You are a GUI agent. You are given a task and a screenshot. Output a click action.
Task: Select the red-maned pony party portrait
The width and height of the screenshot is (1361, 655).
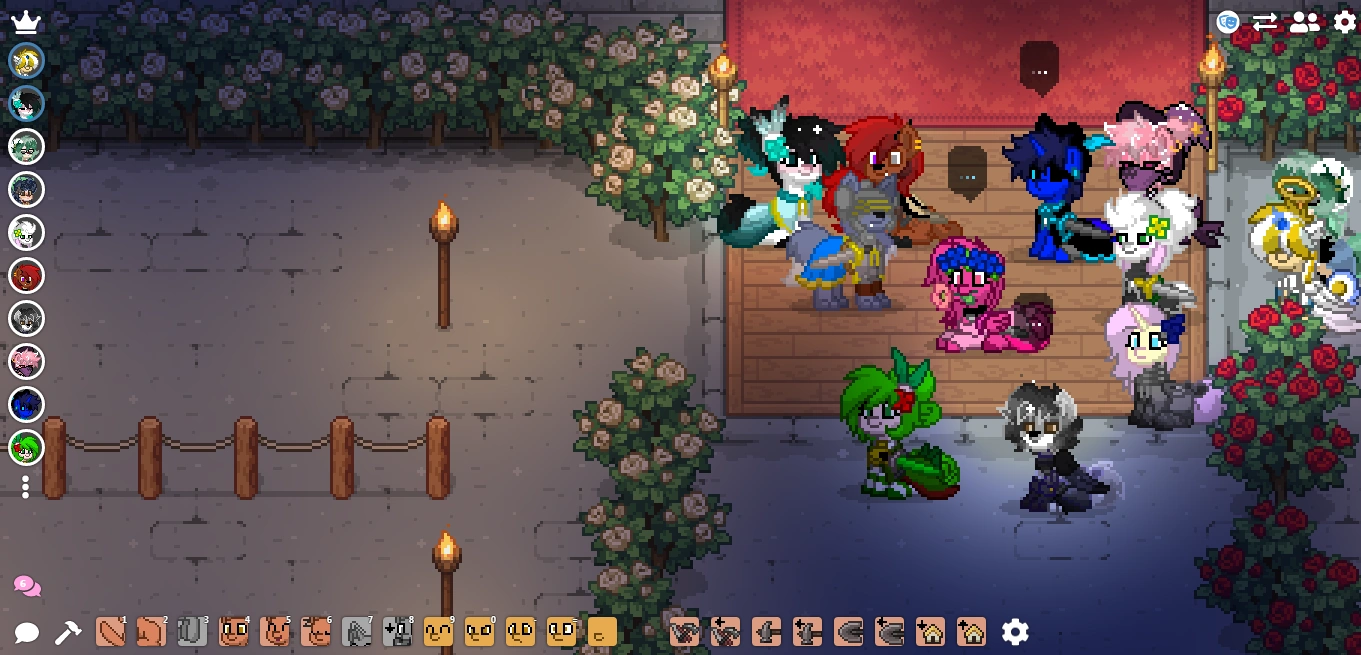point(26,275)
